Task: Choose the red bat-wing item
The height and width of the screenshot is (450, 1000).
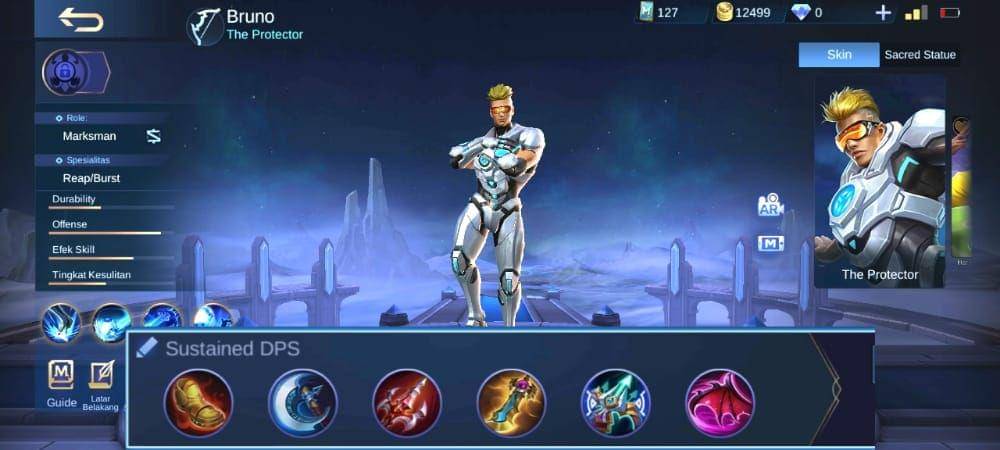Action: click(x=720, y=403)
